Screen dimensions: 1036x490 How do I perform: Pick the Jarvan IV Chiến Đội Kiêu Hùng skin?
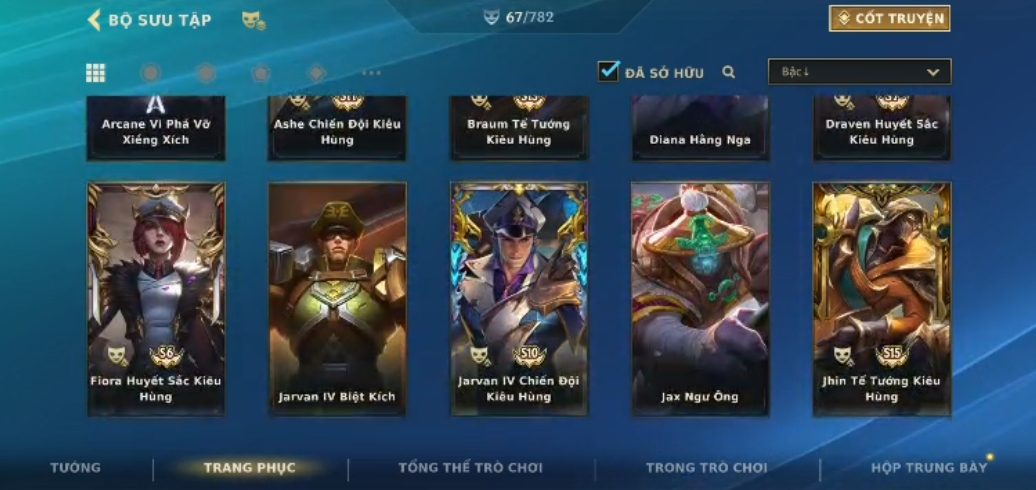coord(519,298)
